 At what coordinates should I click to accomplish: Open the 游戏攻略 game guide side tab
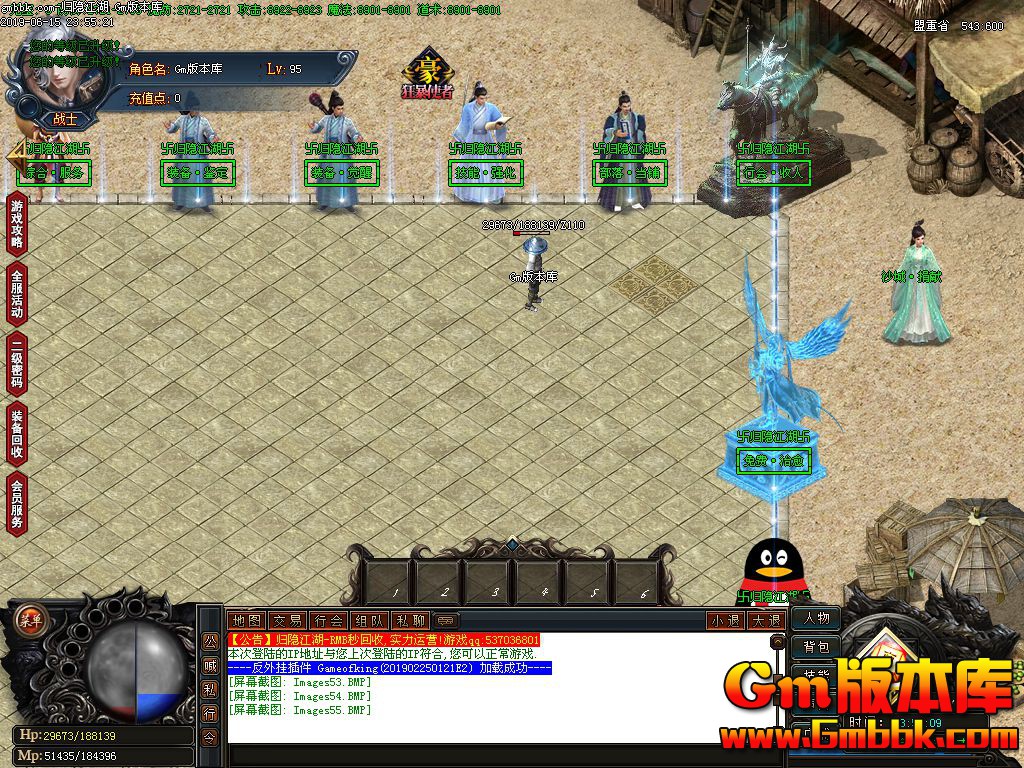[x=17, y=224]
